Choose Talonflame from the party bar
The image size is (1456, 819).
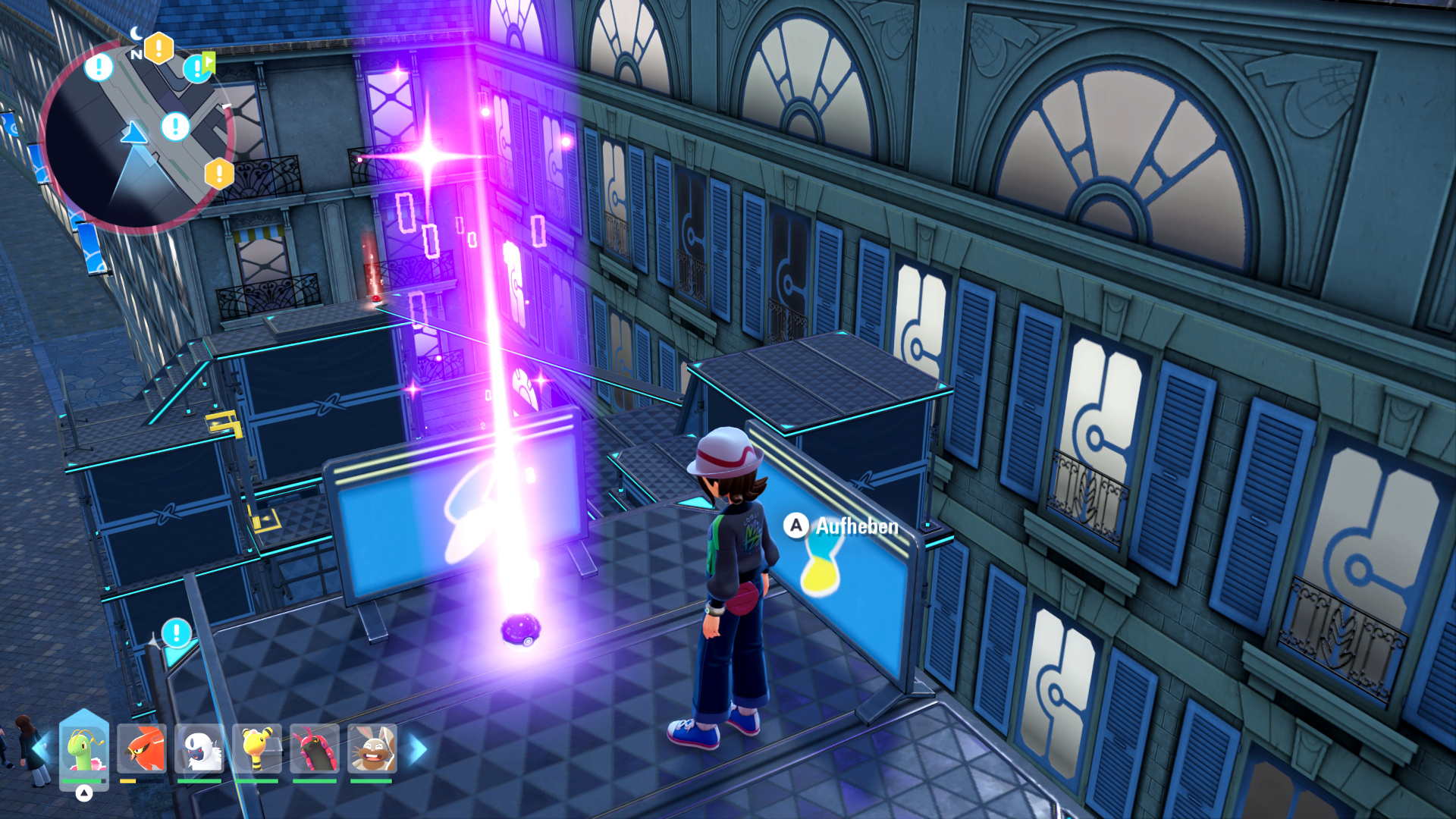click(142, 749)
